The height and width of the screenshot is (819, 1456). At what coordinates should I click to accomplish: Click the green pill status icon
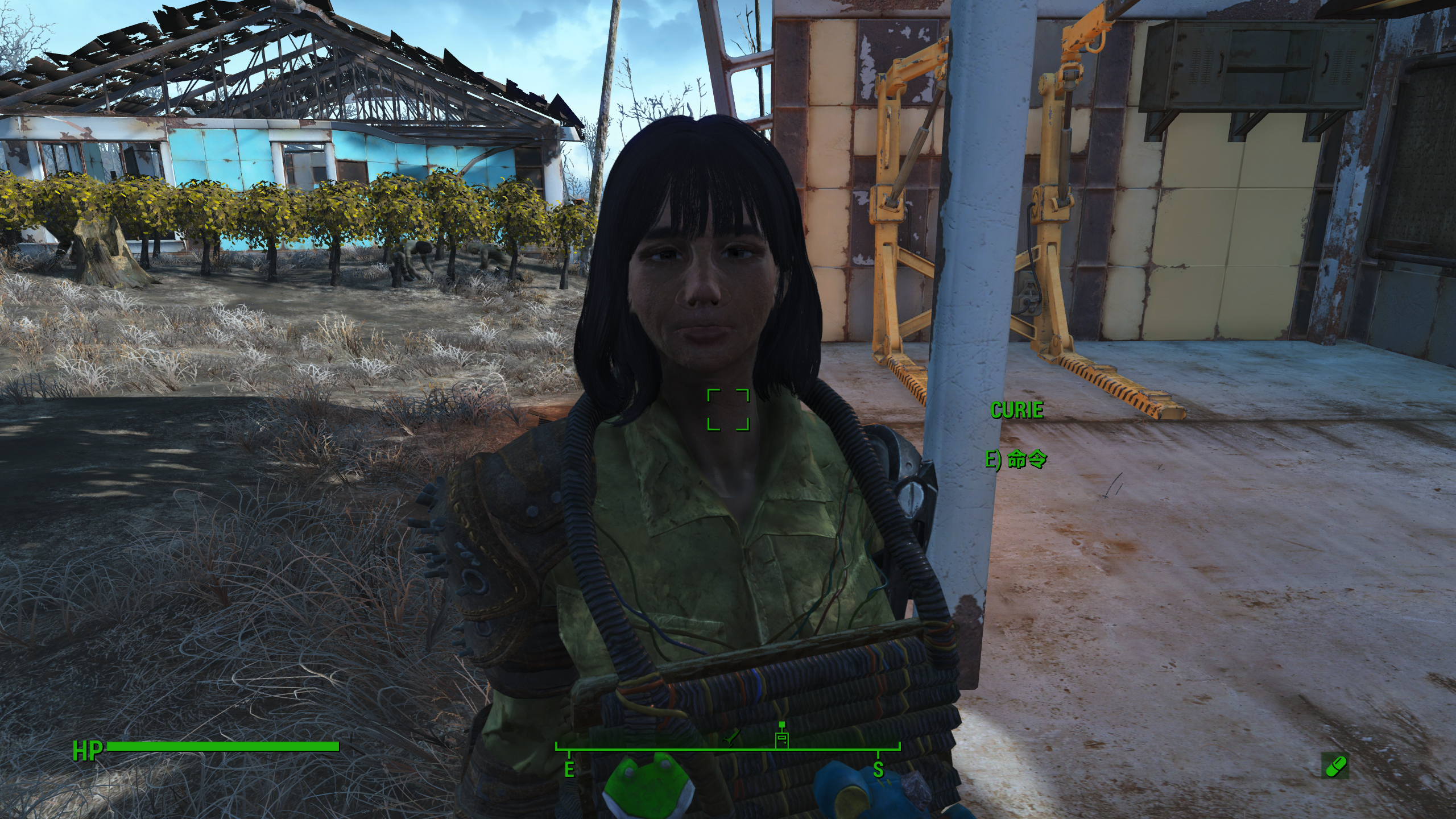click(x=1334, y=766)
